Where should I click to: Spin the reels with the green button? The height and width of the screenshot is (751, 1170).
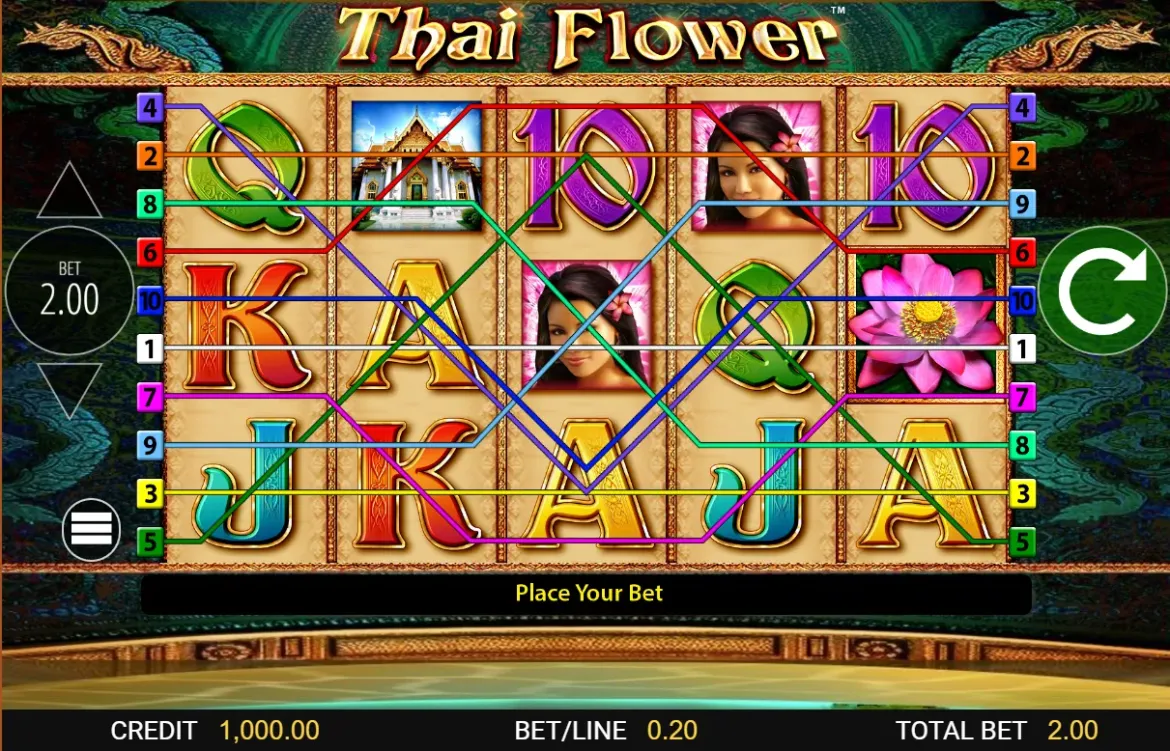click(x=1102, y=290)
